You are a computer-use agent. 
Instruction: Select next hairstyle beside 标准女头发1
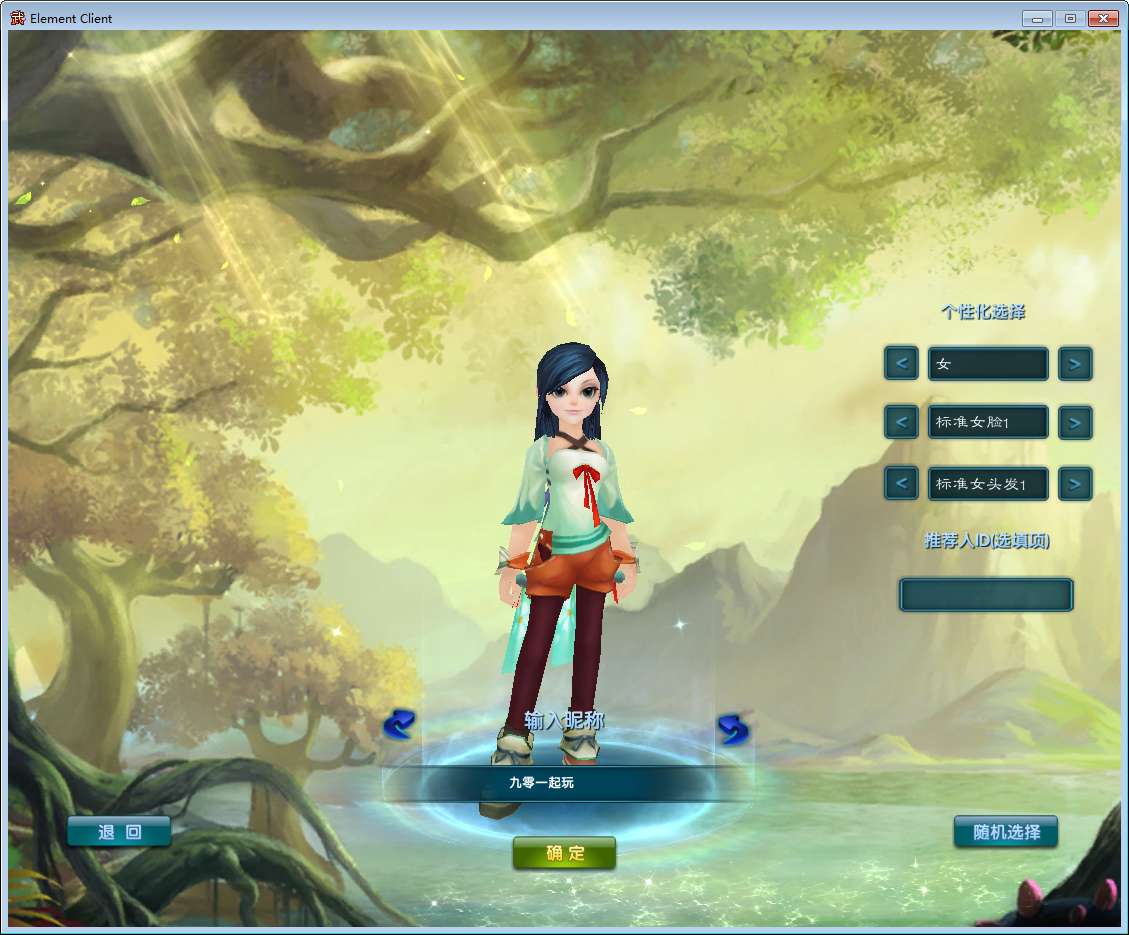pyautogui.click(x=1075, y=484)
